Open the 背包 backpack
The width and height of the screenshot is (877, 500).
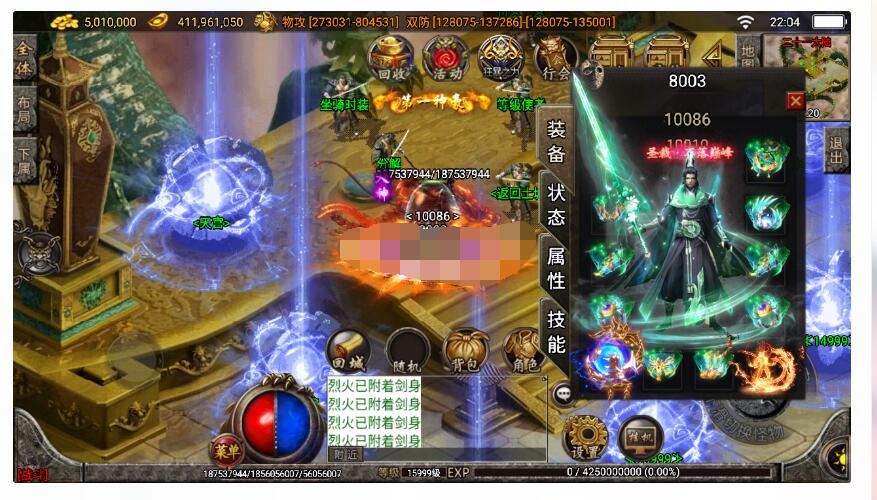(x=466, y=351)
